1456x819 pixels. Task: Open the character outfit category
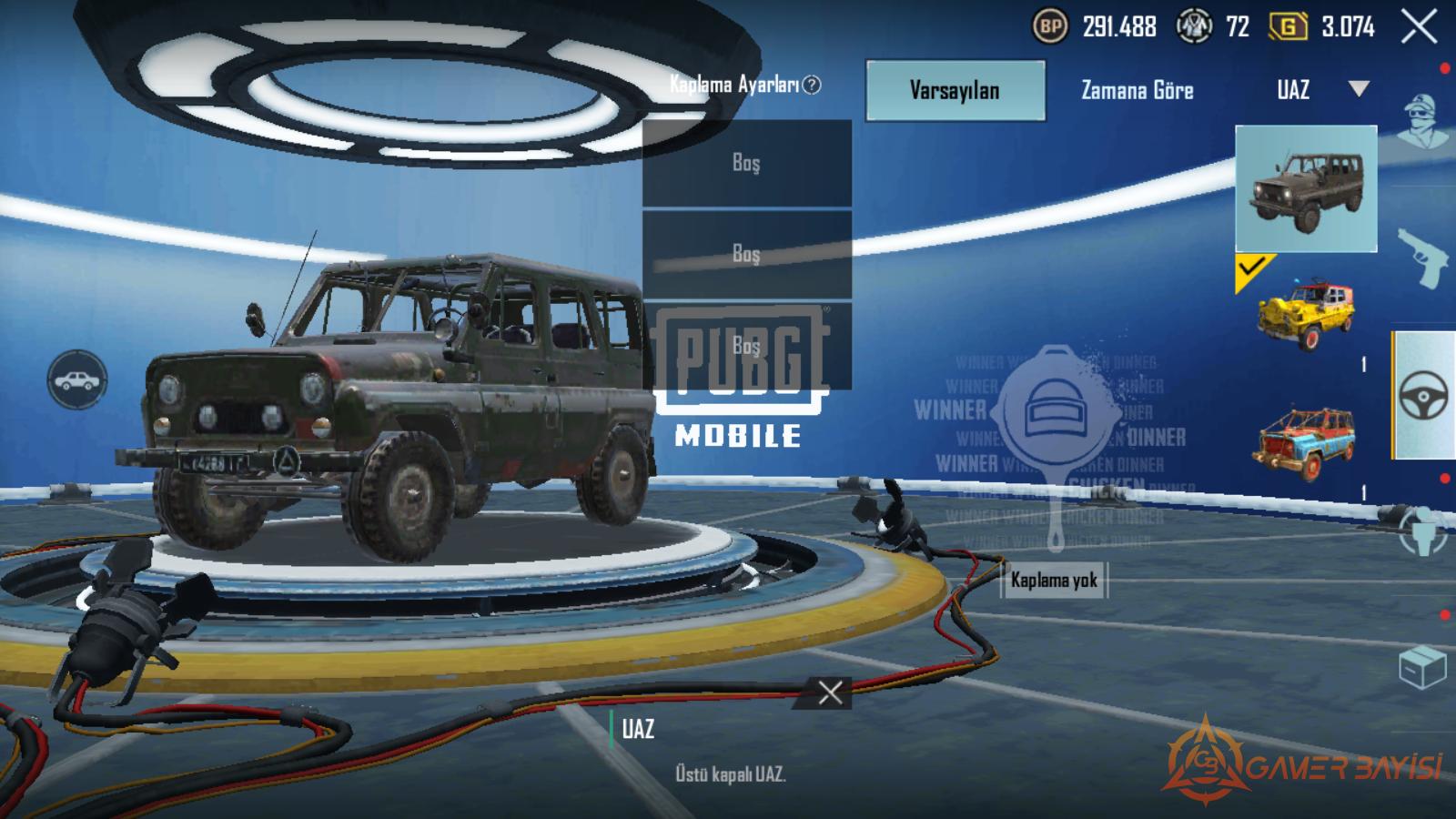pos(1423,118)
